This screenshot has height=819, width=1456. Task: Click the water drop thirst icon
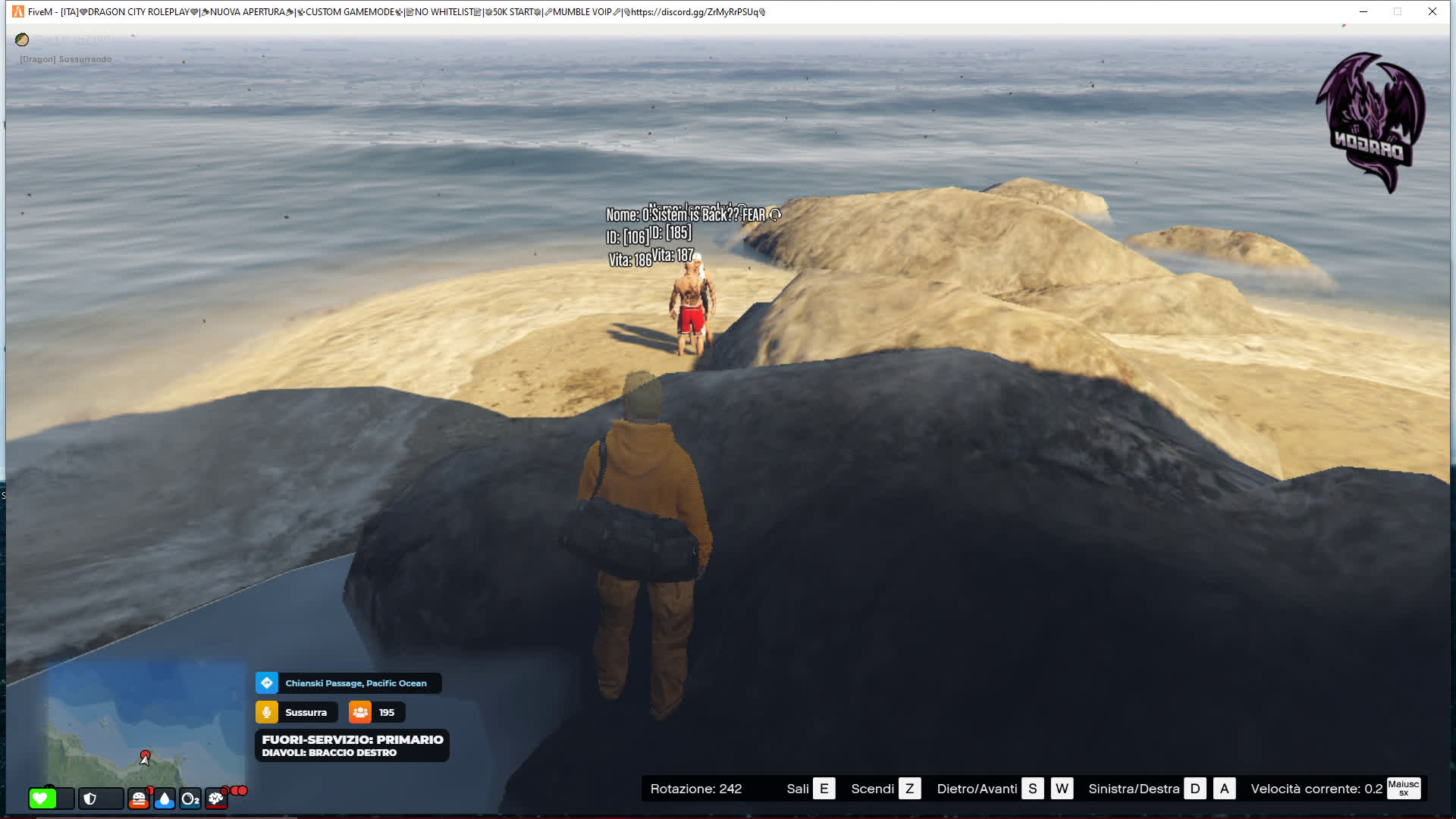coord(165,799)
